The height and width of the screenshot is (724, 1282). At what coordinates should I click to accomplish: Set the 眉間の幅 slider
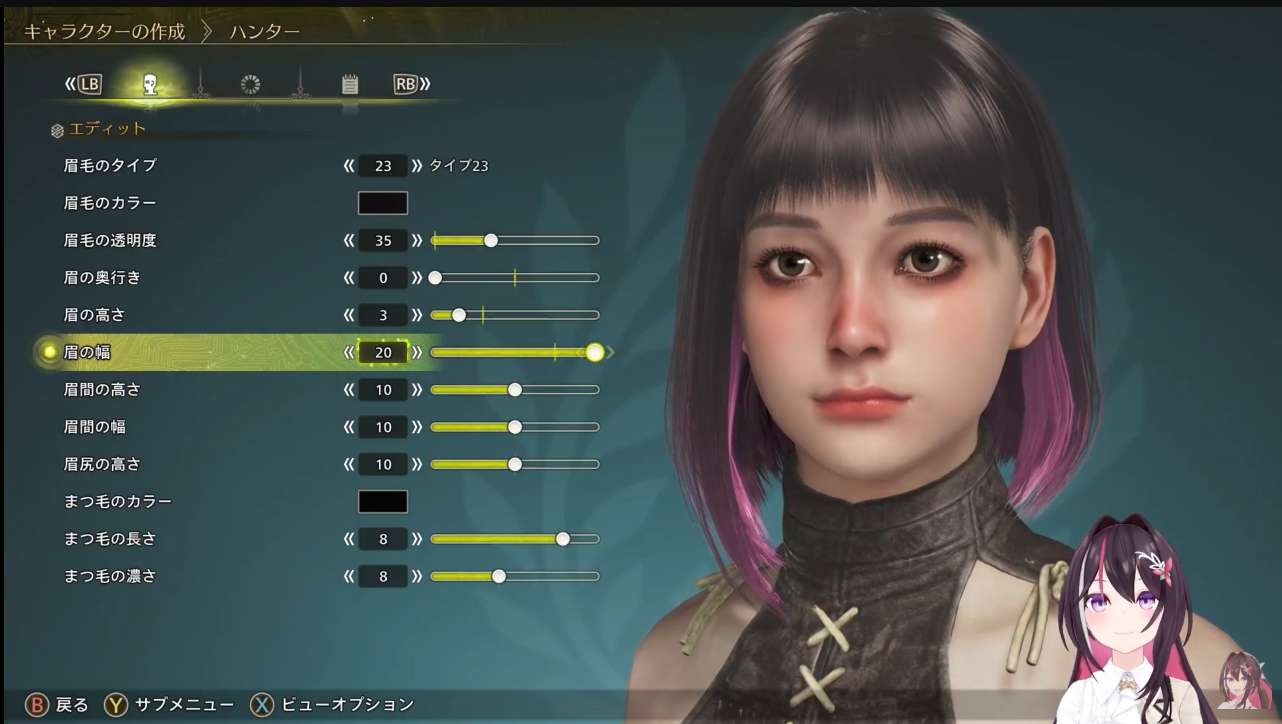514,427
